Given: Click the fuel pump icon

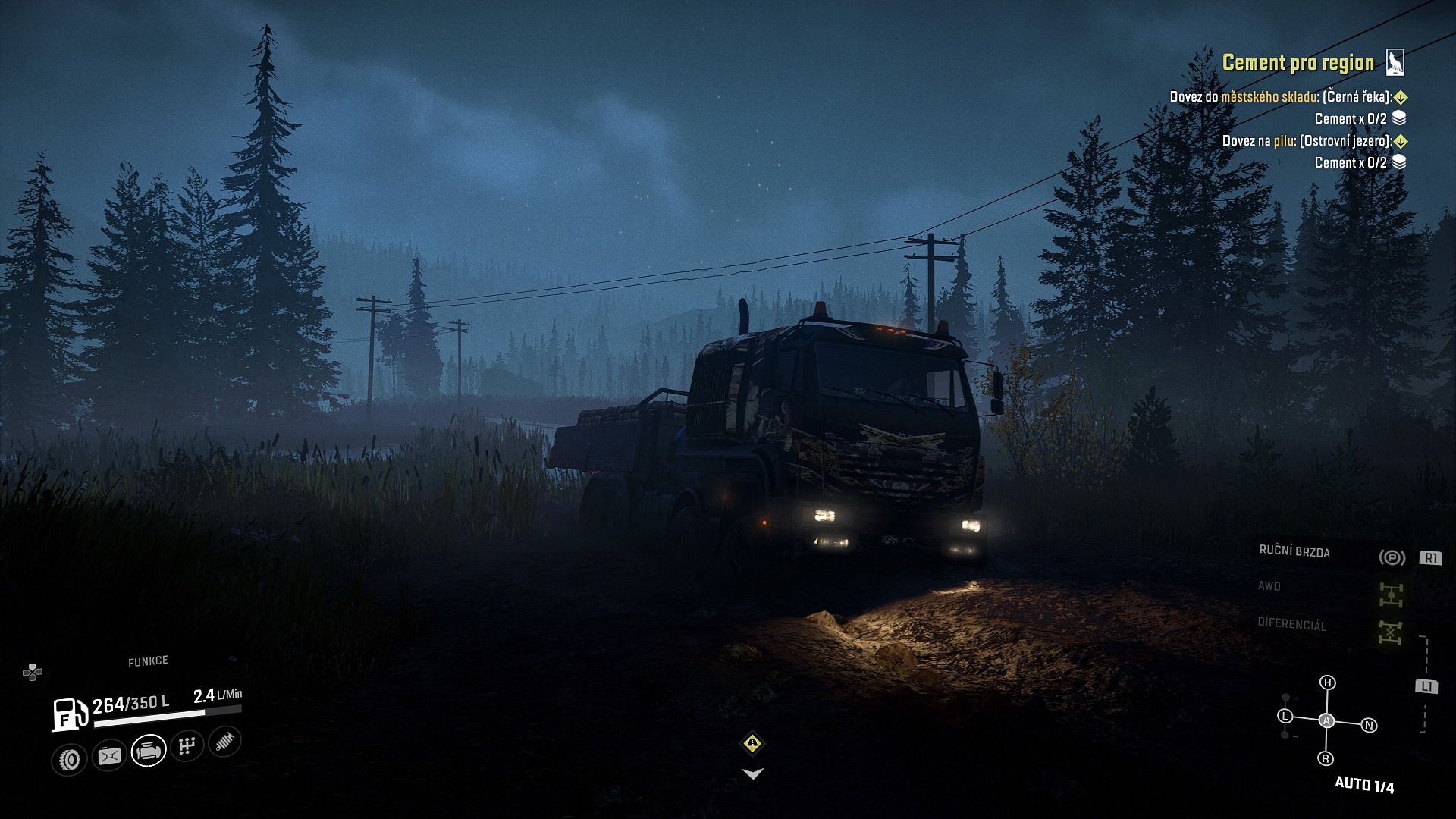Looking at the screenshot, I should click(x=70, y=714).
